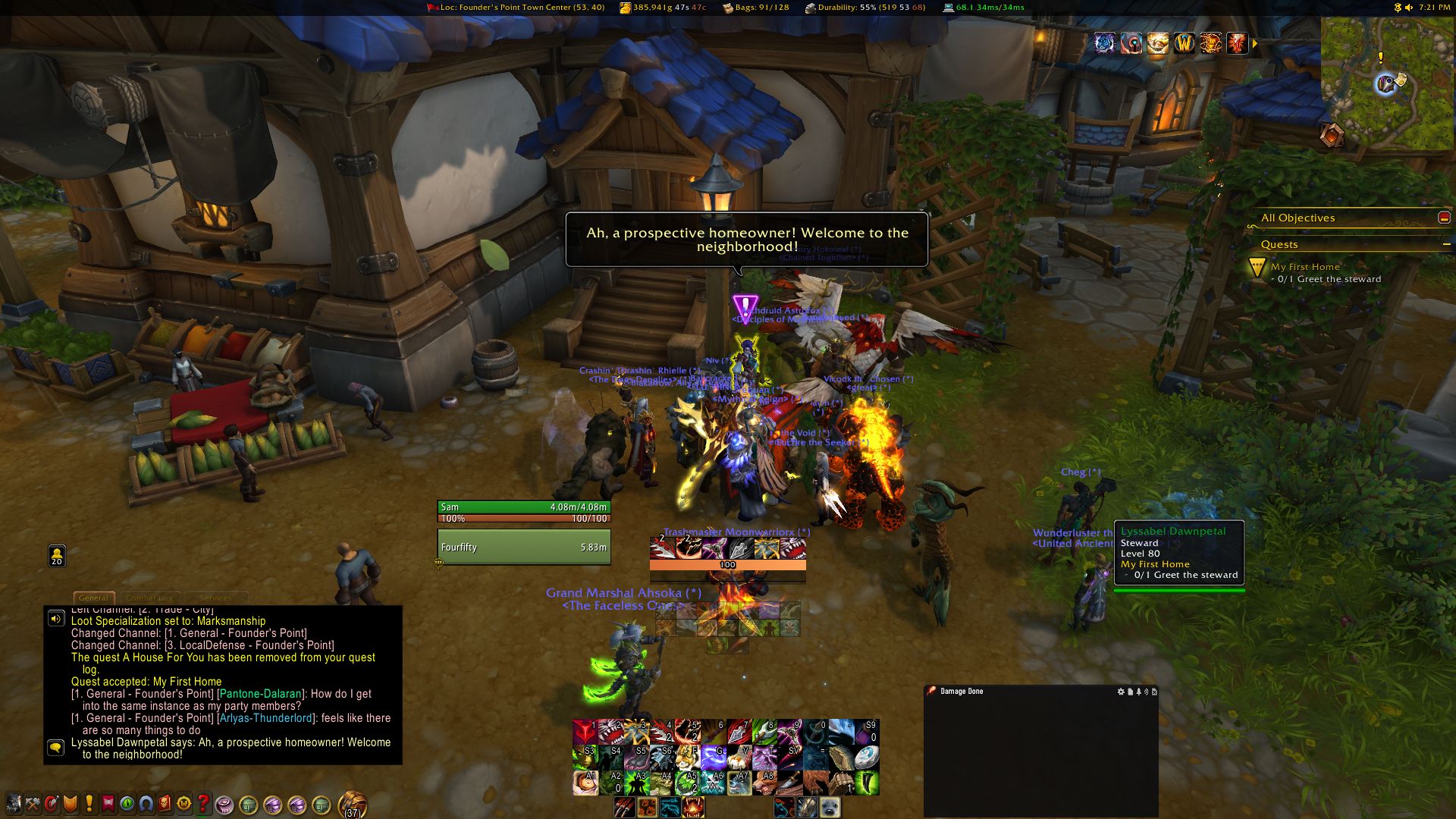Open the backpack bag icon
Image resolution: width=1456 pixels, height=819 pixels.
pos(352,803)
